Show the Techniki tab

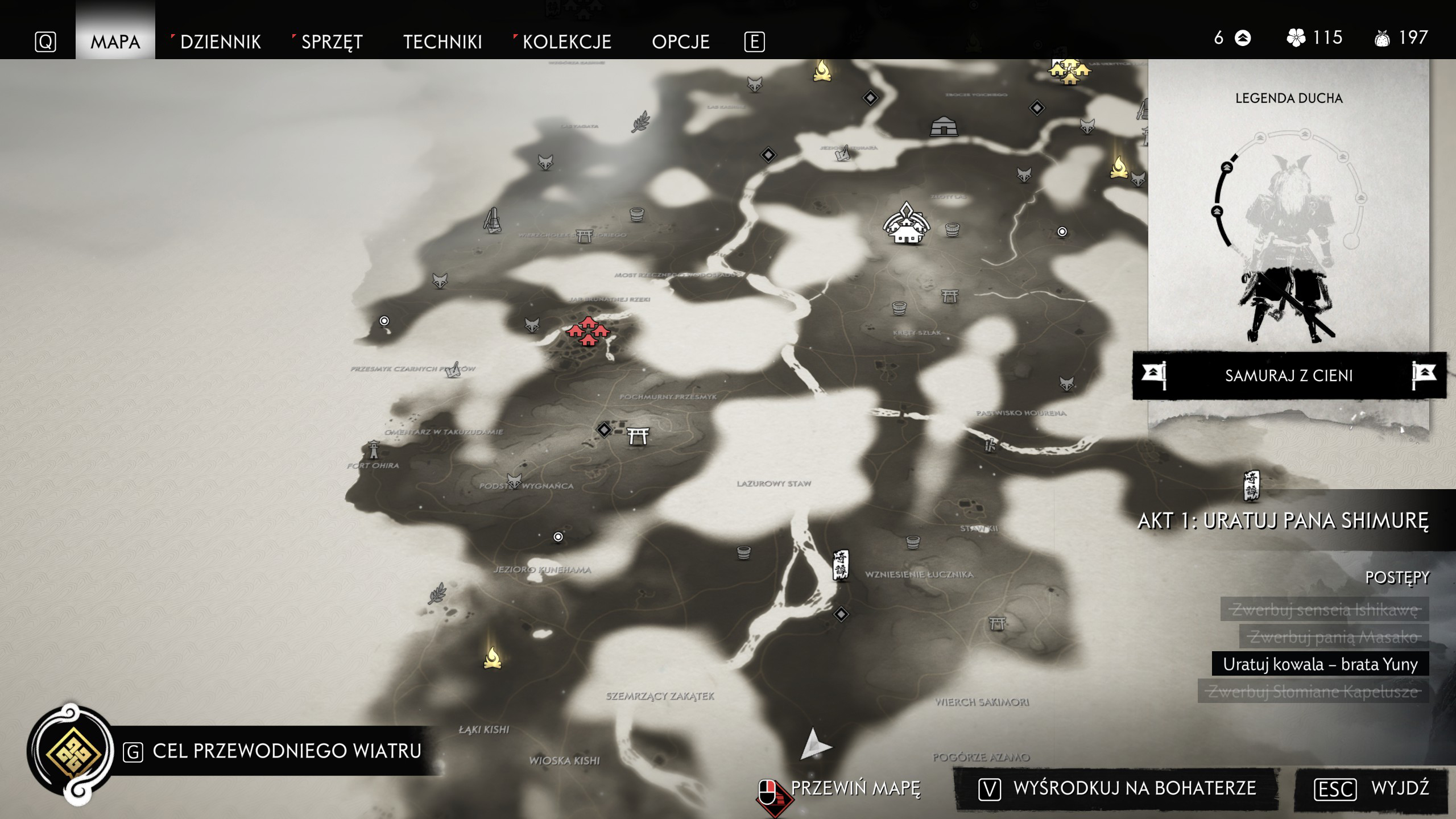click(x=442, y=42)
